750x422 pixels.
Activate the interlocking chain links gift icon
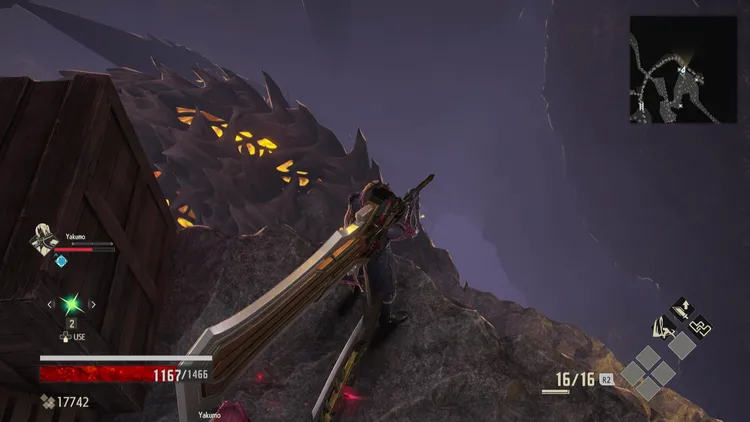700,325
